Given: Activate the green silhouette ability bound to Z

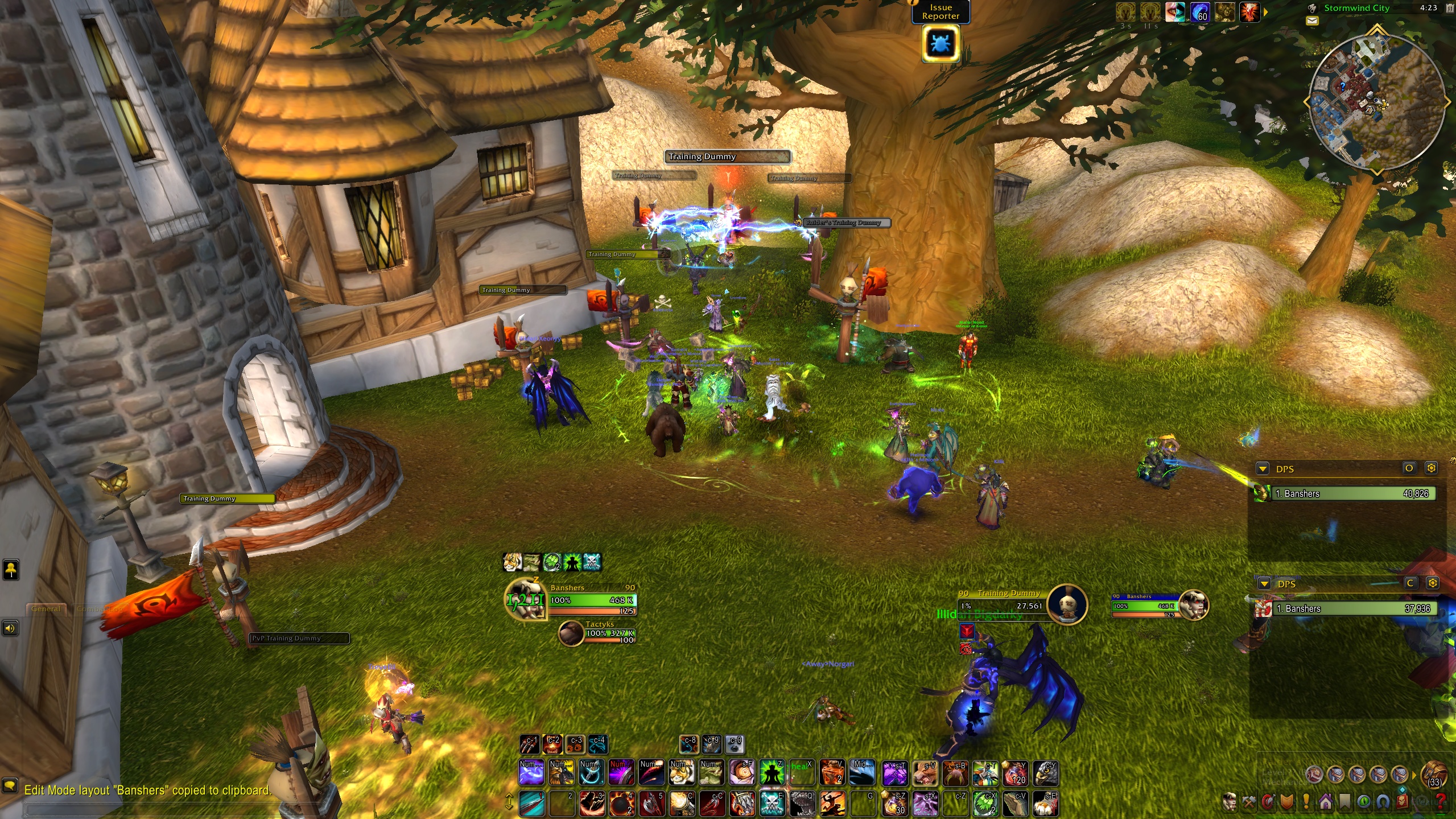Looking at the screenshot, I should tap(772, 772).
